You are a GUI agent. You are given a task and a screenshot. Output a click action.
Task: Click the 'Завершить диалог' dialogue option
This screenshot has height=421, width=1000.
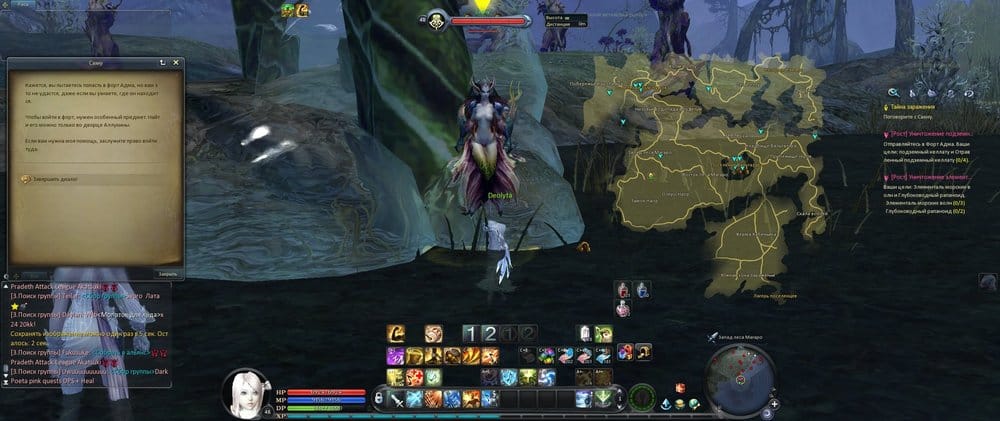tap(54, 179)
